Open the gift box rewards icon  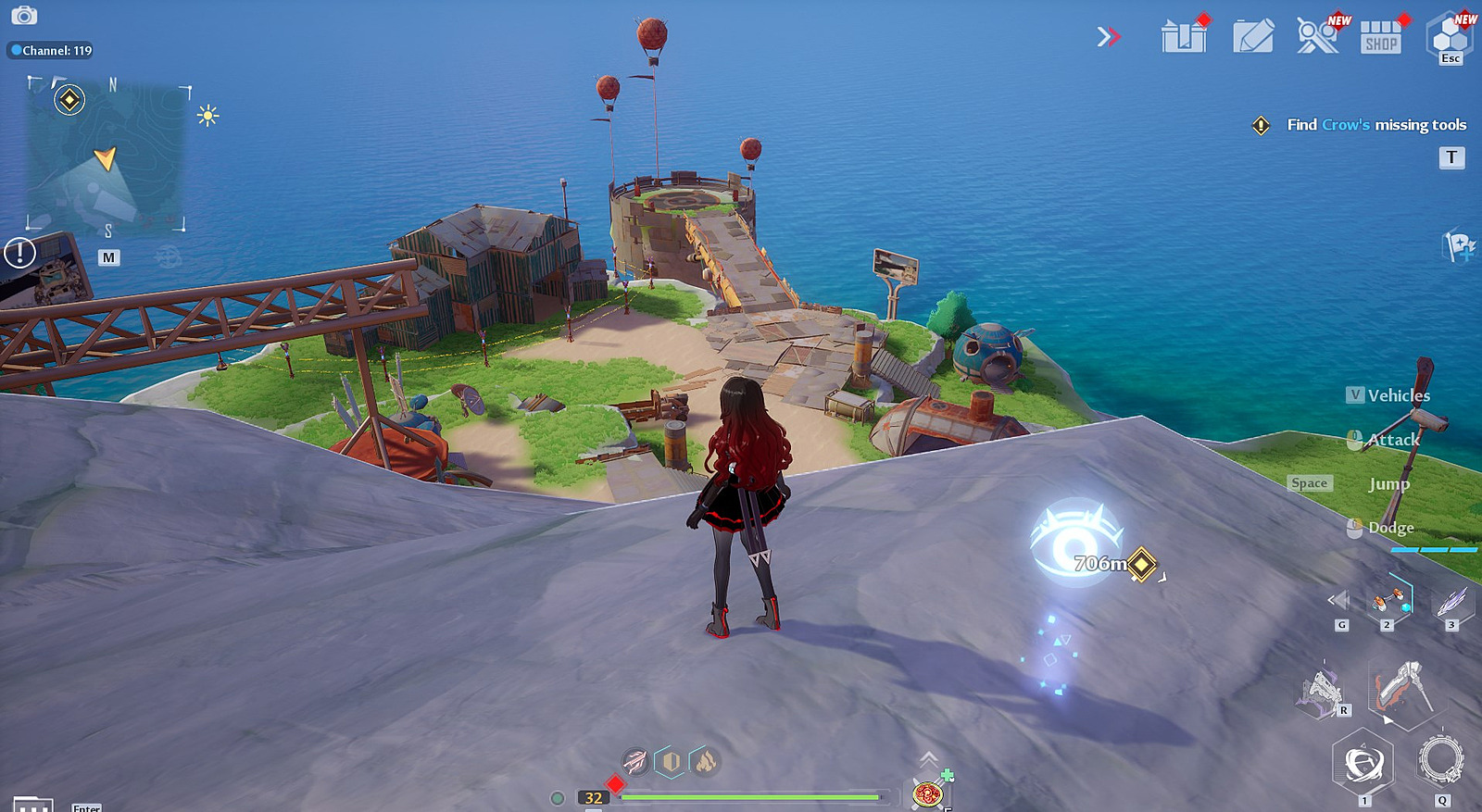pyautogui.click(x=1184, y=37)
